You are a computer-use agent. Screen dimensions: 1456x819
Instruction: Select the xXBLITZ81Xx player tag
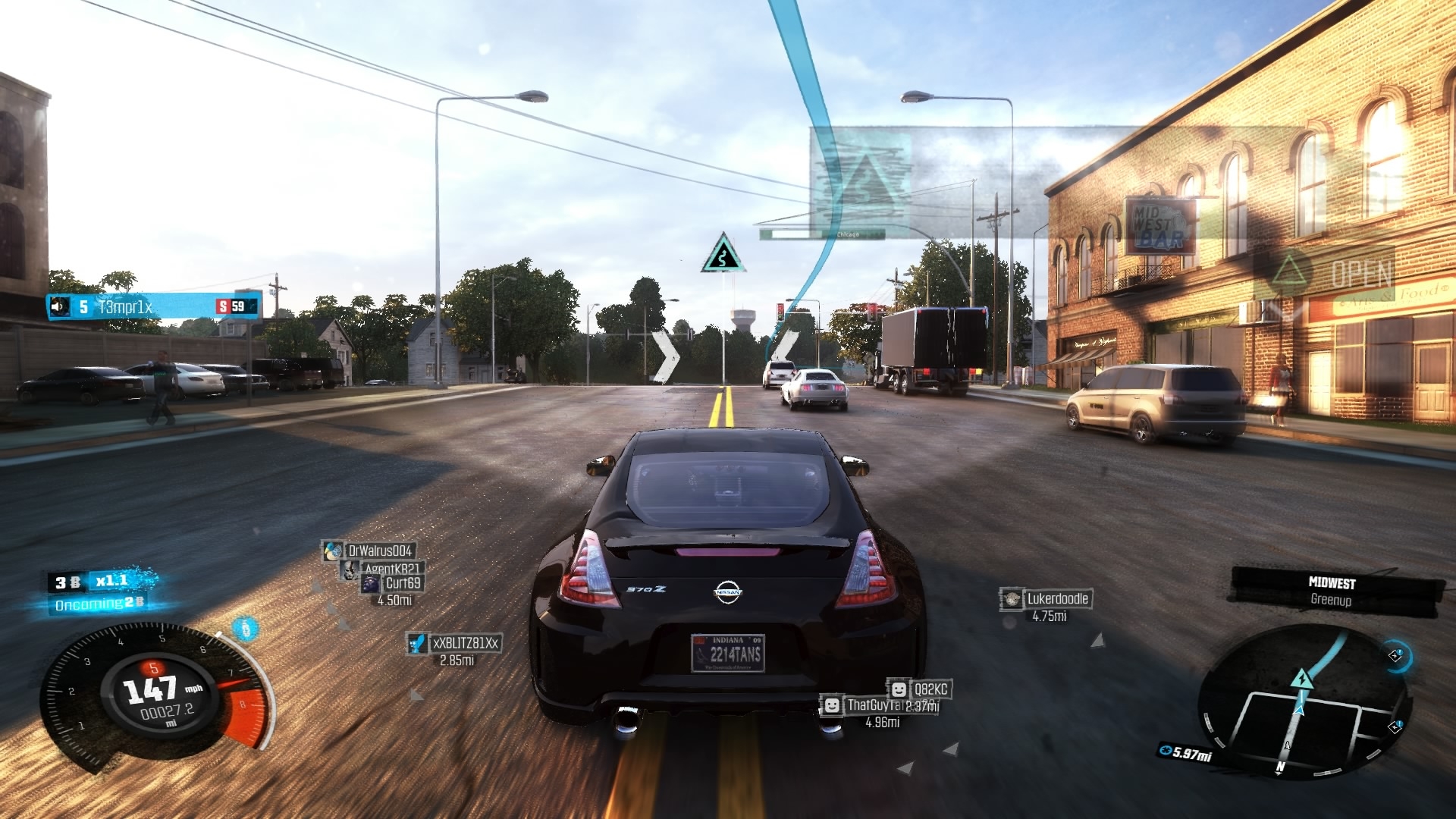tap(464, 643)
